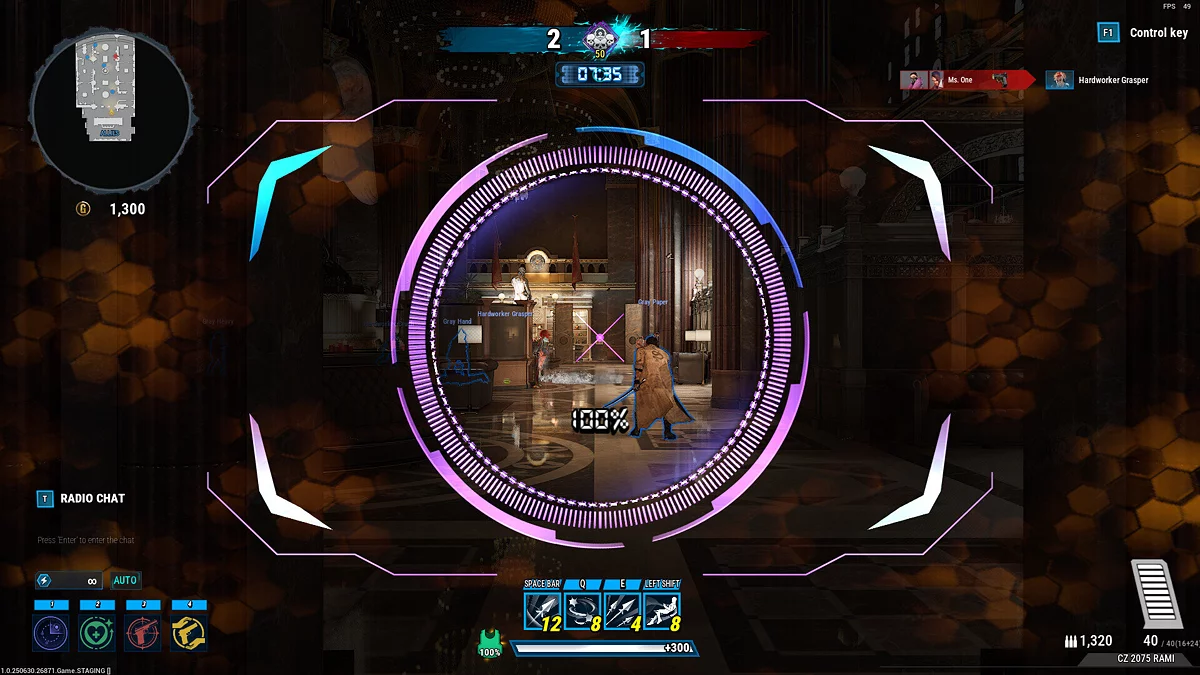Select the red pistol crosshair item
Image resolution: width=1200 pixels, height=675 pixels.
pyautogui.click(x=143, y=633)
